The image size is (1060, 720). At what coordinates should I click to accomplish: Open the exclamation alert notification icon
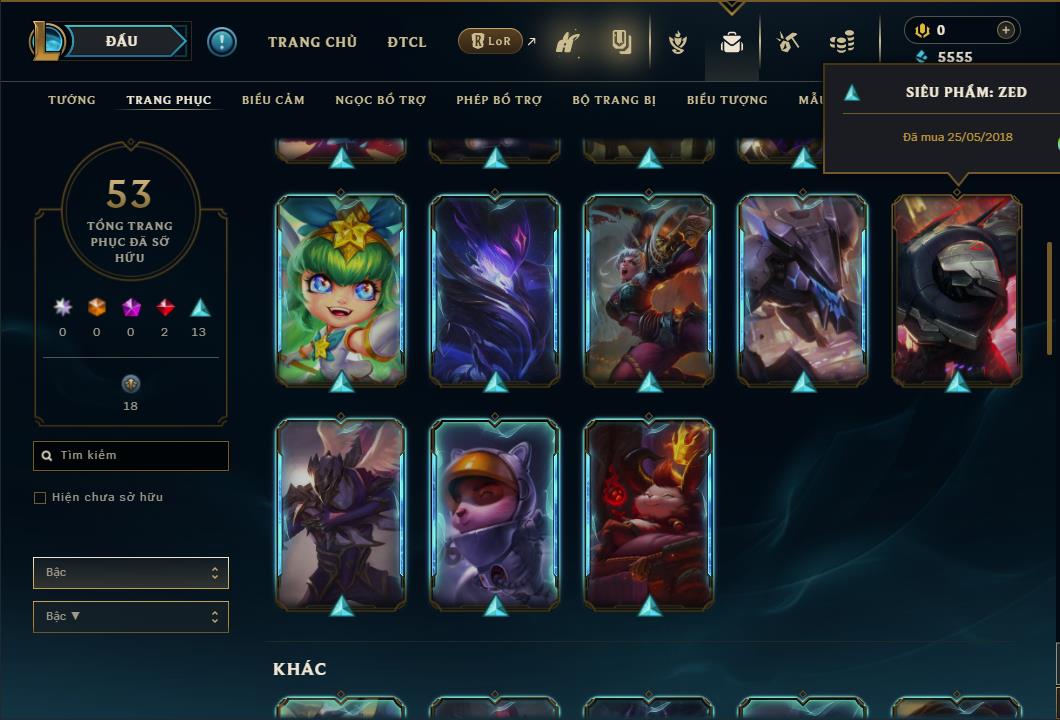[x=222, y=42]
